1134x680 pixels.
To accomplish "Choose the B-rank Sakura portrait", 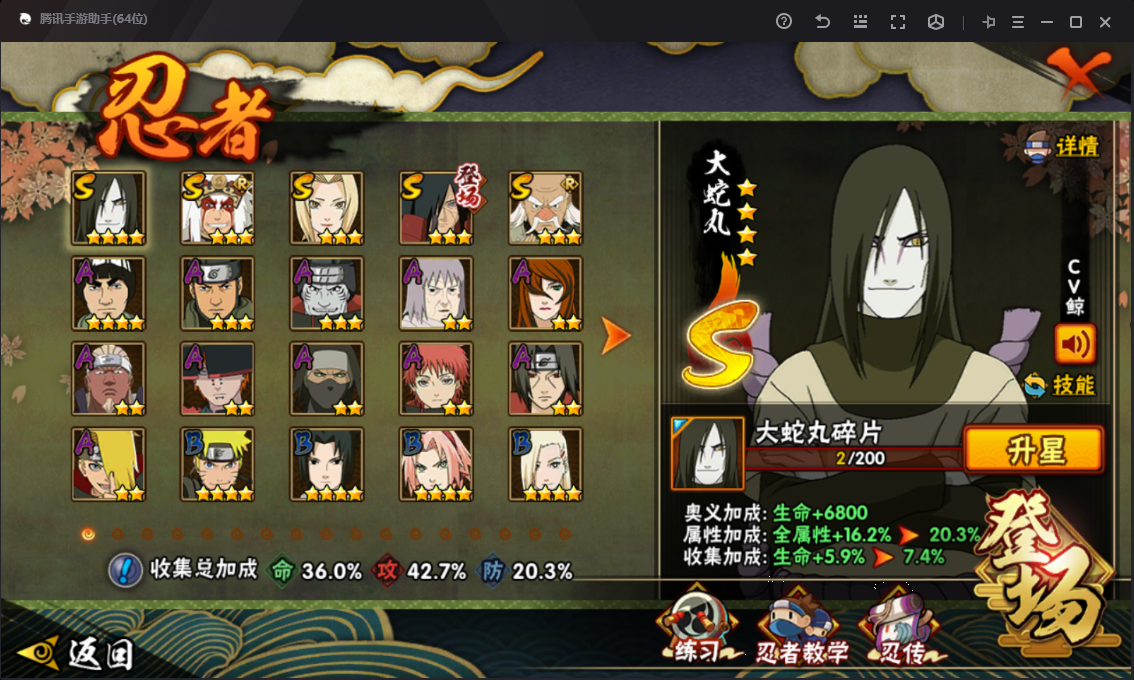I will click(x=436, y=464).
